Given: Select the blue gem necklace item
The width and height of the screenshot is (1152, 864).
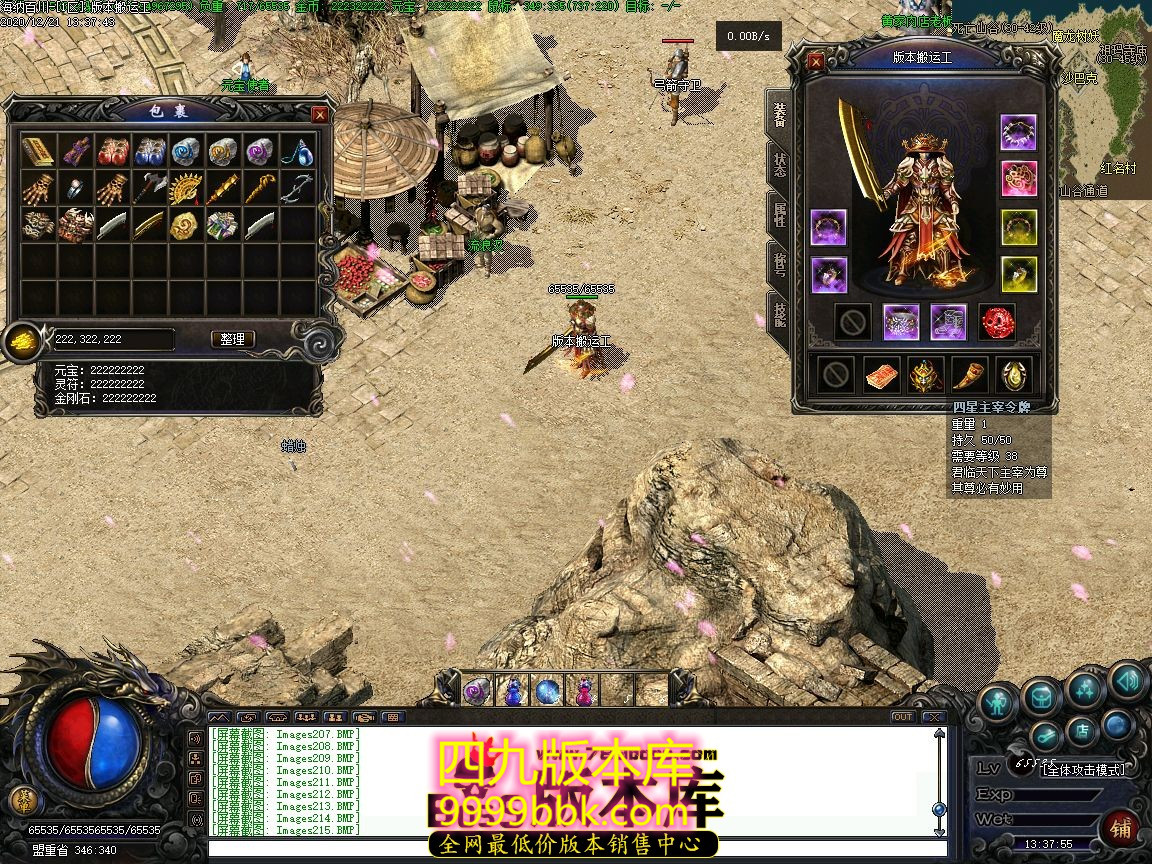Looking at the screenshot, I should click(297, 152).
